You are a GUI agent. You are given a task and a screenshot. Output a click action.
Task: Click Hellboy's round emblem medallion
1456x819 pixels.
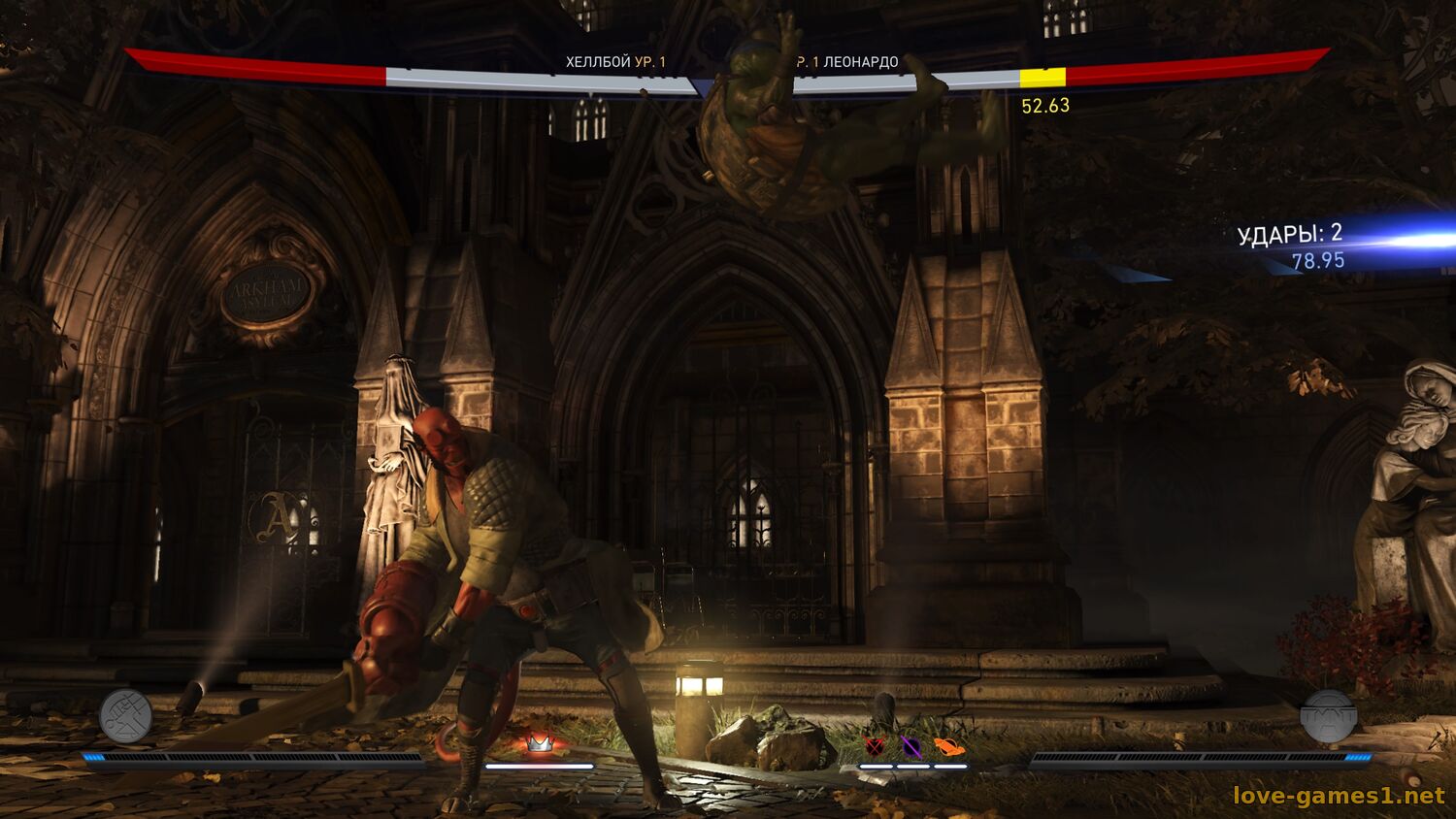(125, 716)
